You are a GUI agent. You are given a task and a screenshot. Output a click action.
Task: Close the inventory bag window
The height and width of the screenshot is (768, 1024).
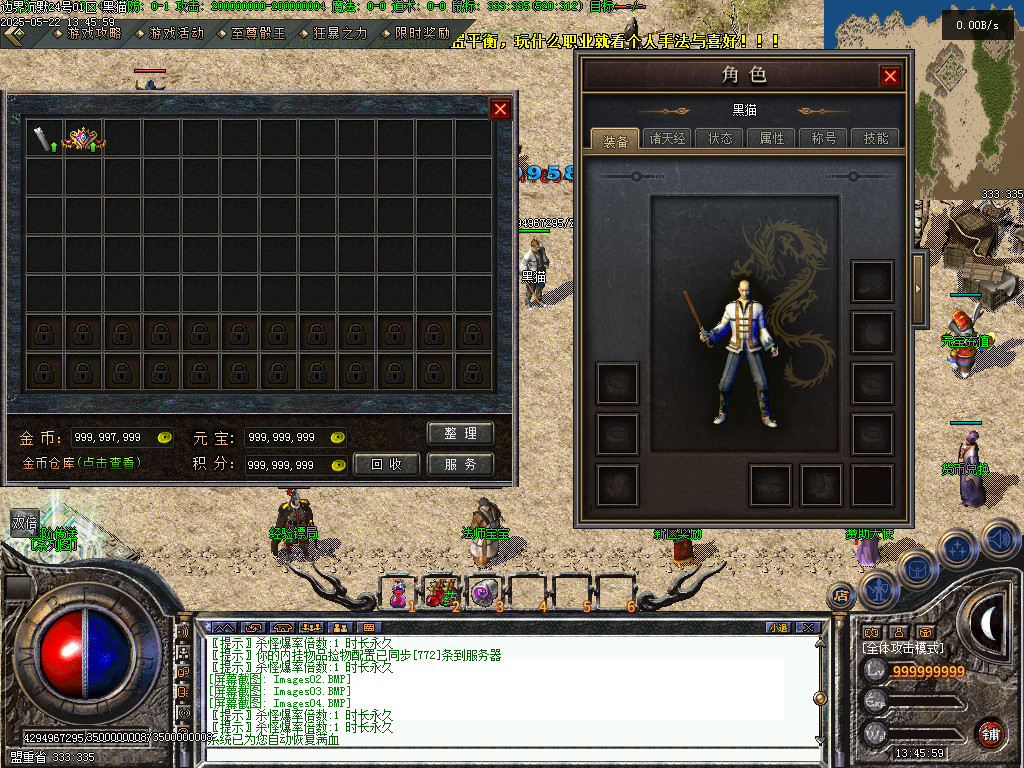[501, 109]
